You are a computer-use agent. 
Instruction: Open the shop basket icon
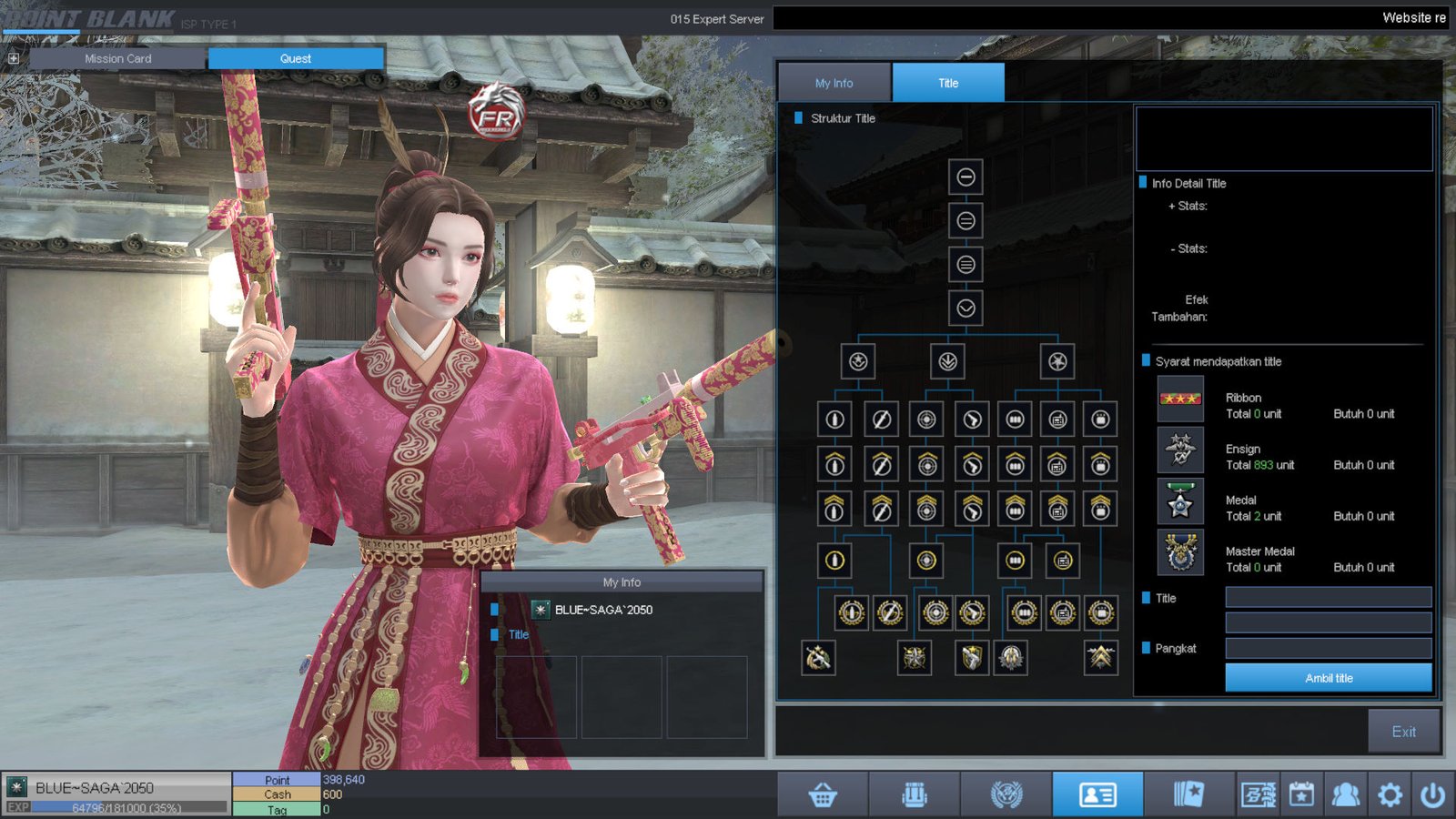point(823,795)
